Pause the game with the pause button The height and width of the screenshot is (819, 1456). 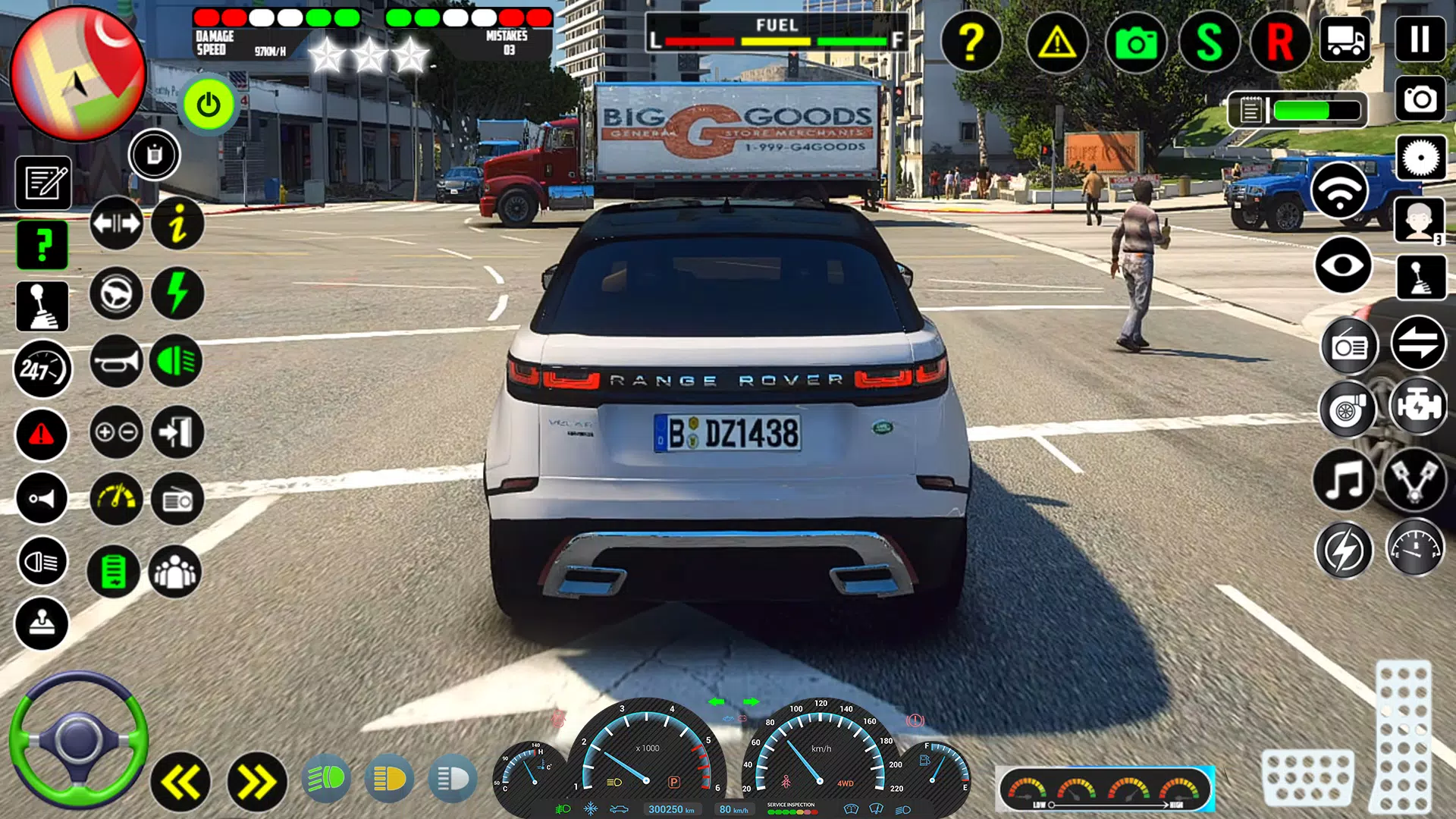tap(1420, 39)
